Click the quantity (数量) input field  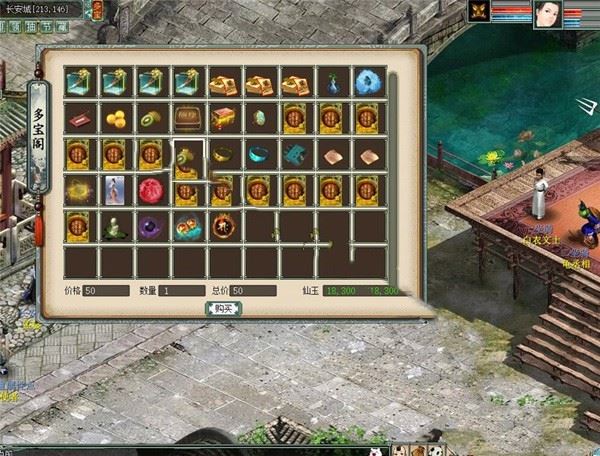pyautogui.click(x=180, y=290)
